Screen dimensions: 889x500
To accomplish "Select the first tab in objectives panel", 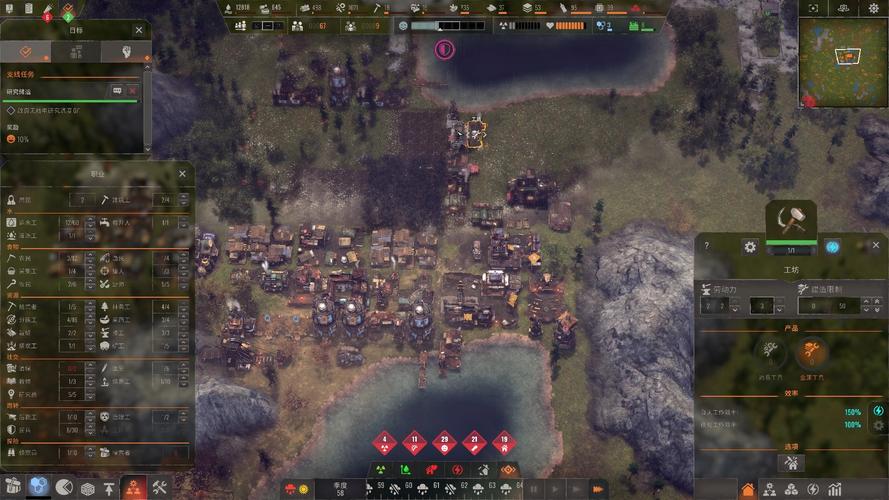I will 27,51.
